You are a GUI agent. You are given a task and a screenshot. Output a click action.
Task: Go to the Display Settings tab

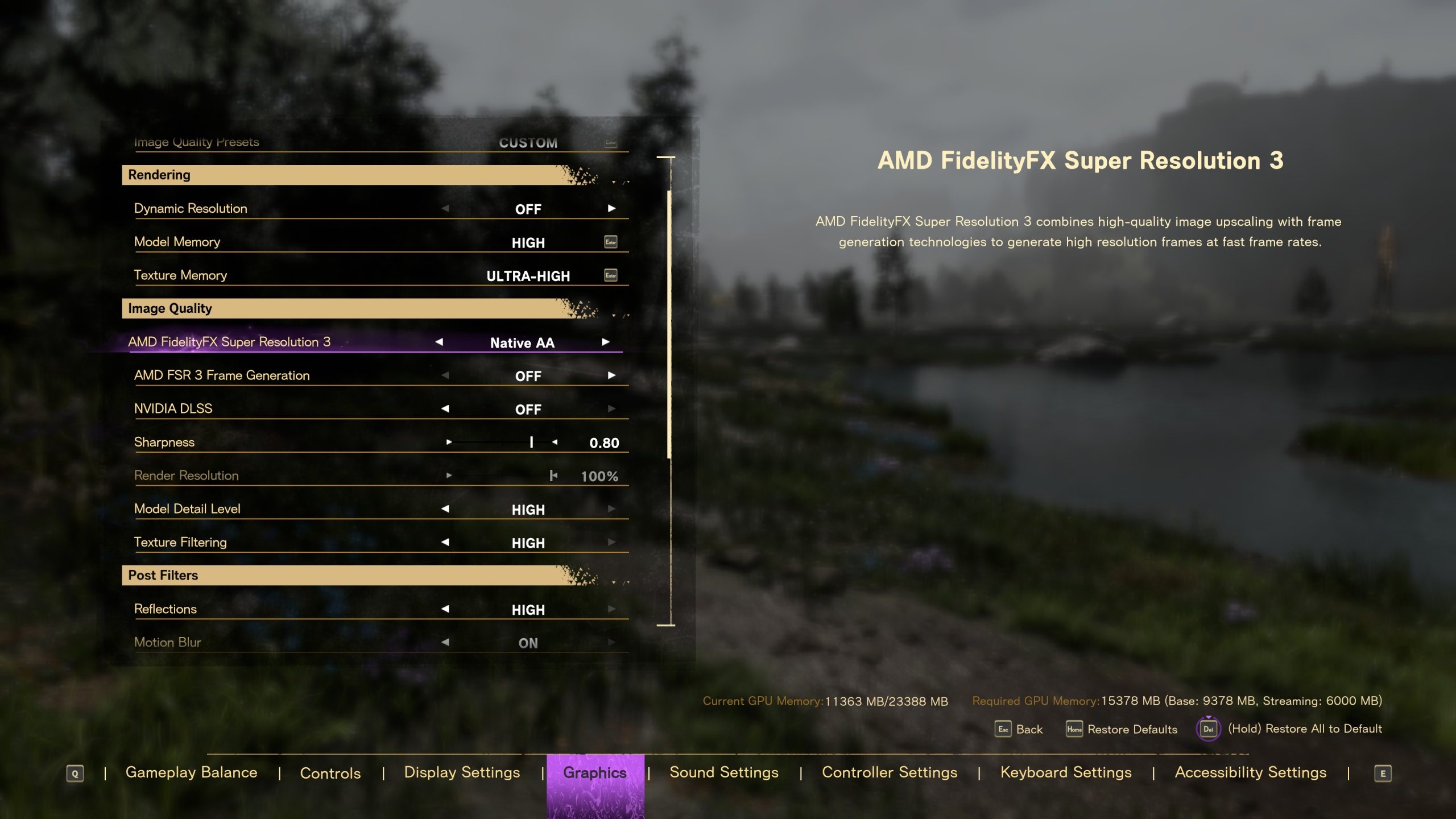coord(462,772)
